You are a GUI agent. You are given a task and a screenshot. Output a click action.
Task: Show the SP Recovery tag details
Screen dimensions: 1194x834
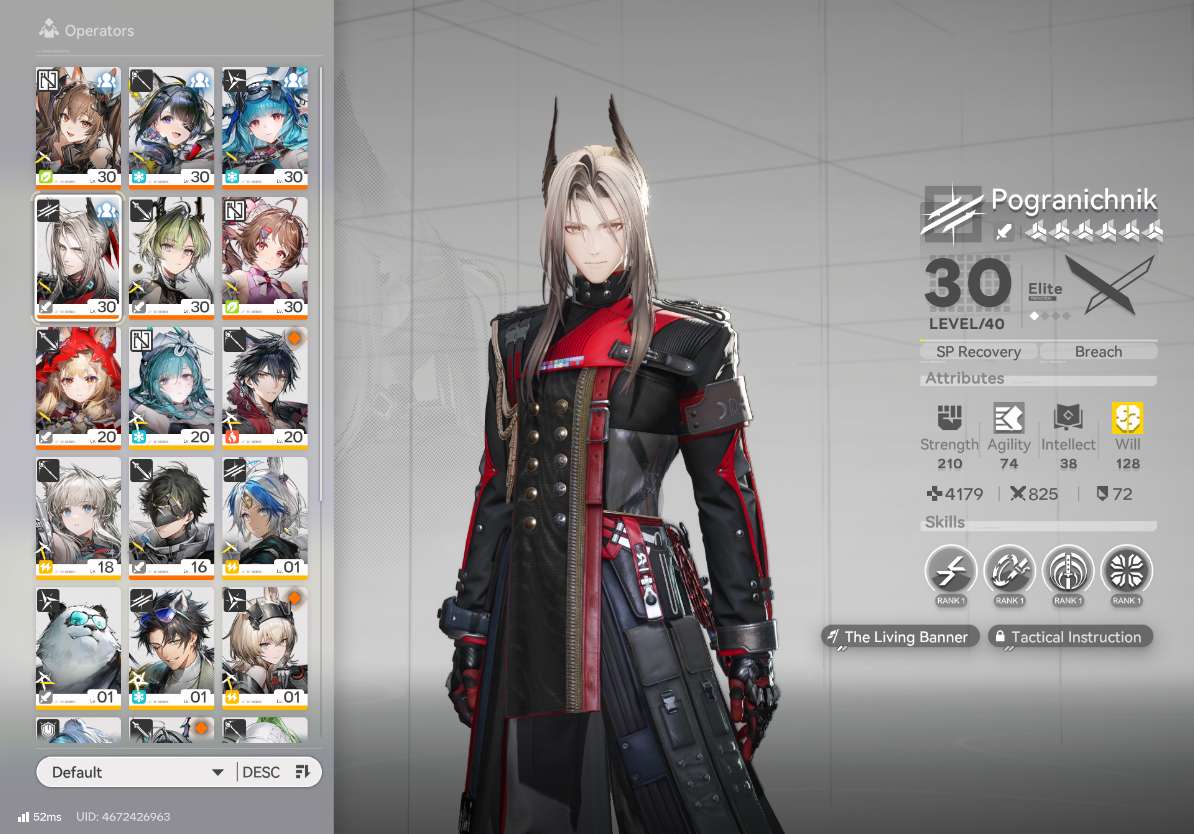[978, 352]
